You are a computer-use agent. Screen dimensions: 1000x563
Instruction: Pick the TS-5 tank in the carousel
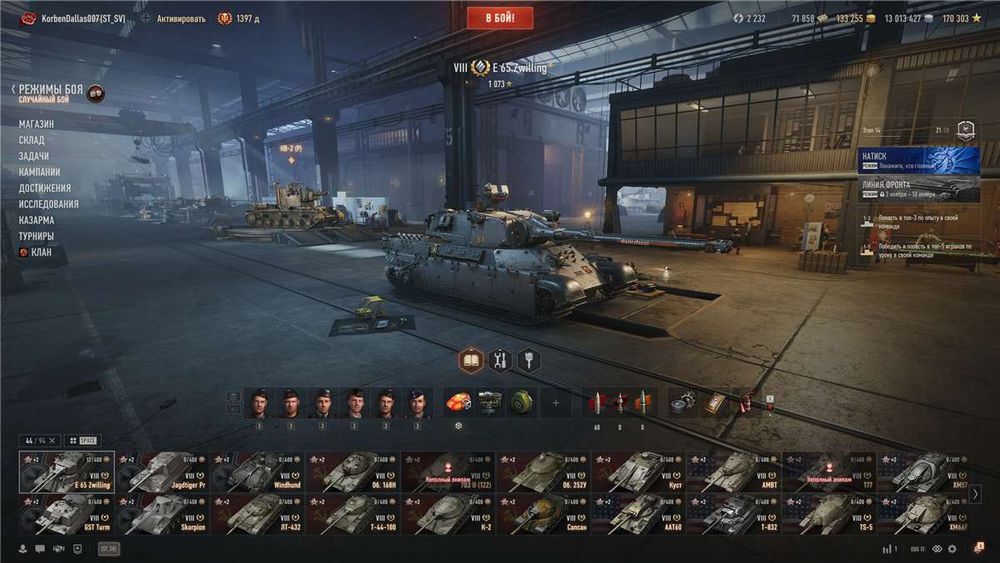[826, 514]
